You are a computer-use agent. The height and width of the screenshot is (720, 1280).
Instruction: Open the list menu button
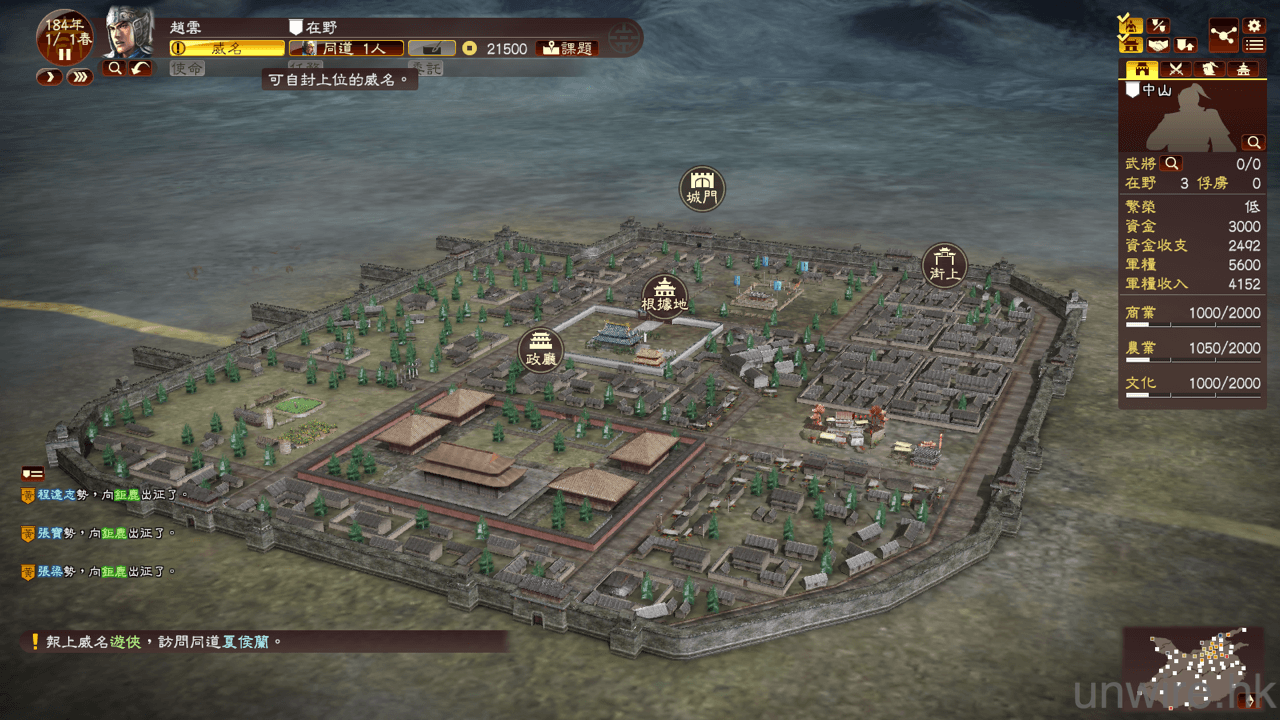1254,45
